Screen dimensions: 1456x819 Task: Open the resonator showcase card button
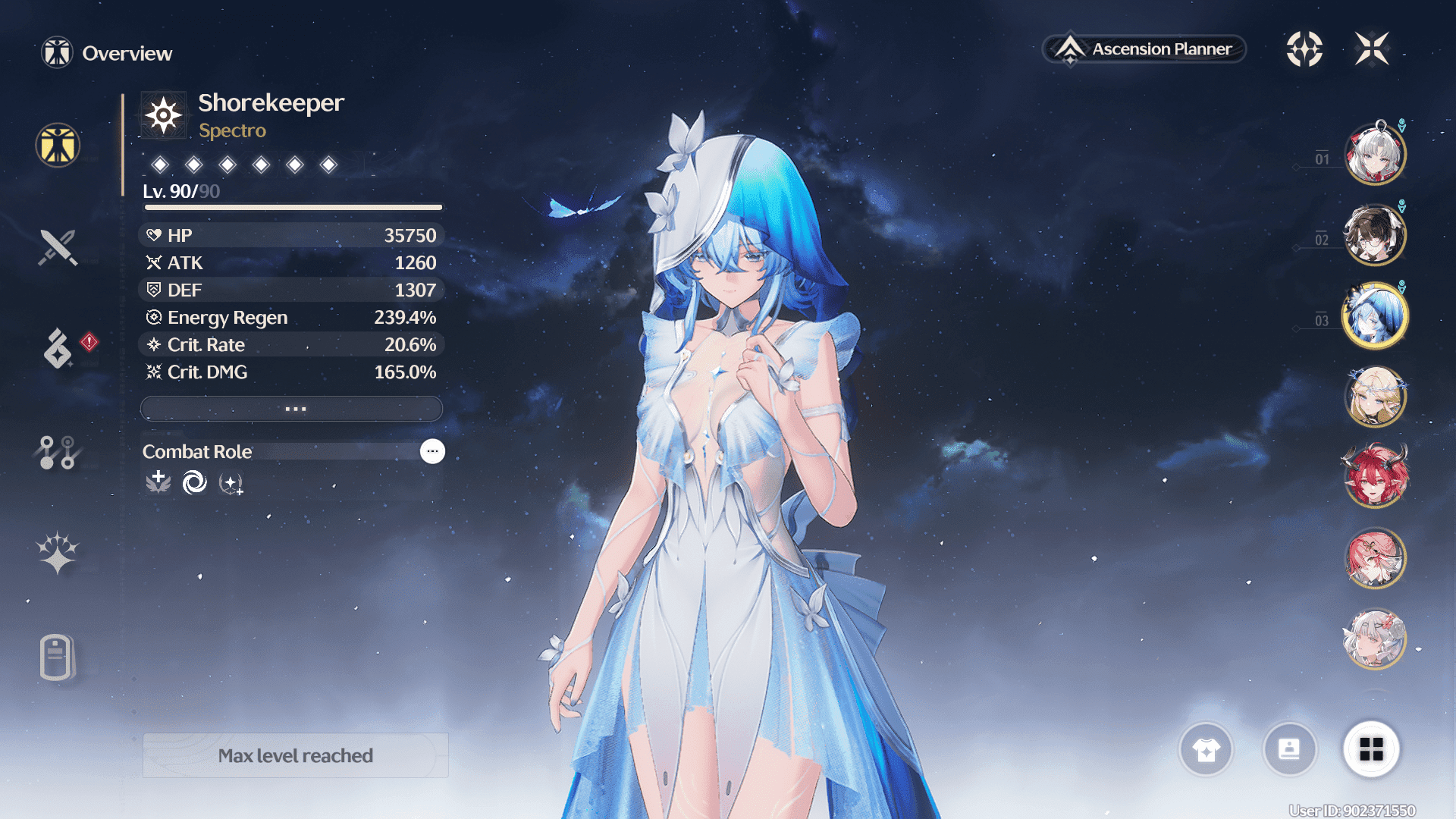[1289, 750]
